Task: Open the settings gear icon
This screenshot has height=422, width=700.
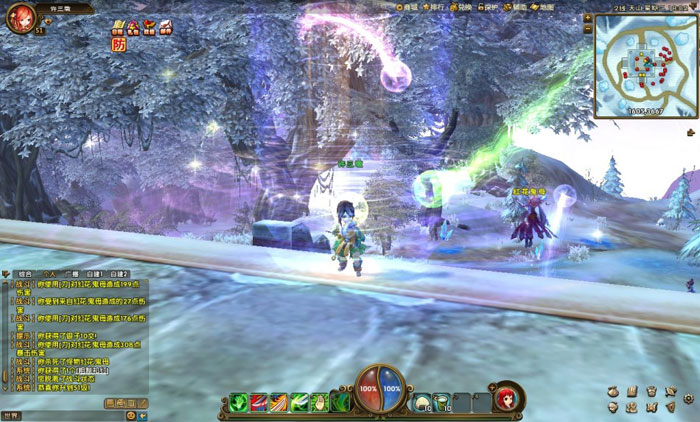Action: pyautogui.click(x=688, y=398)
